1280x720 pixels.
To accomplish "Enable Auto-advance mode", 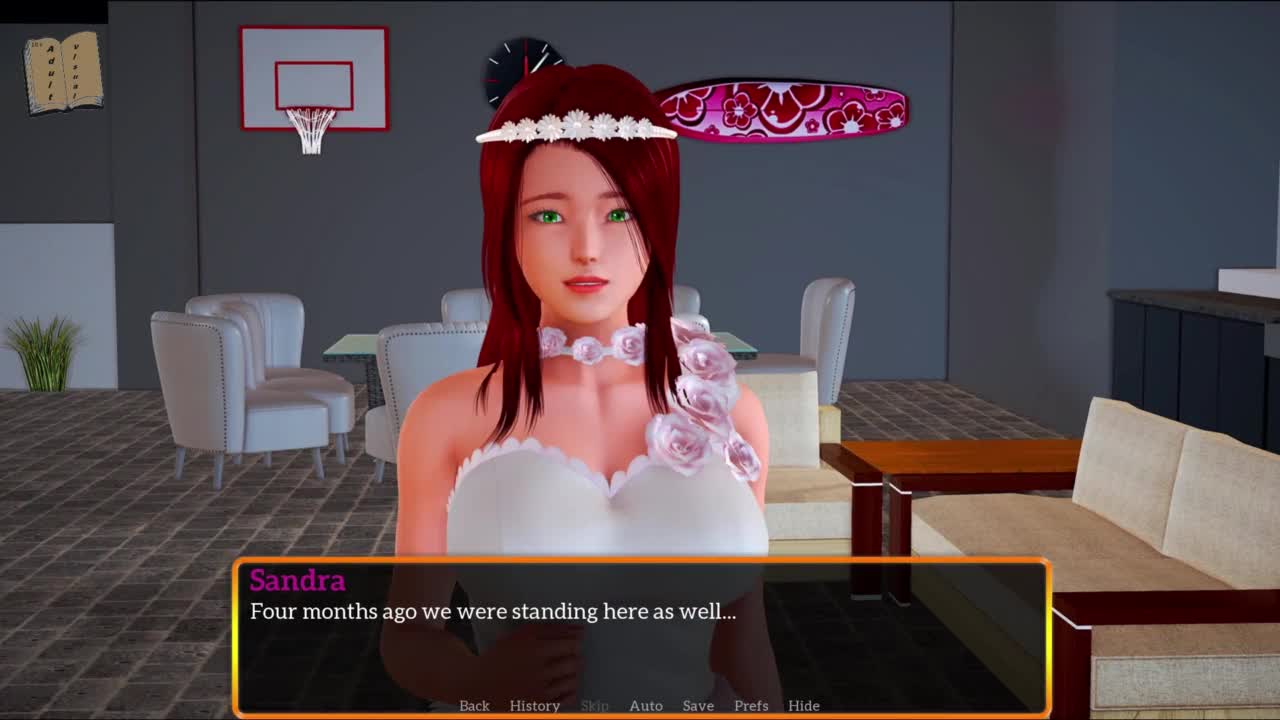I will (645, 705).
